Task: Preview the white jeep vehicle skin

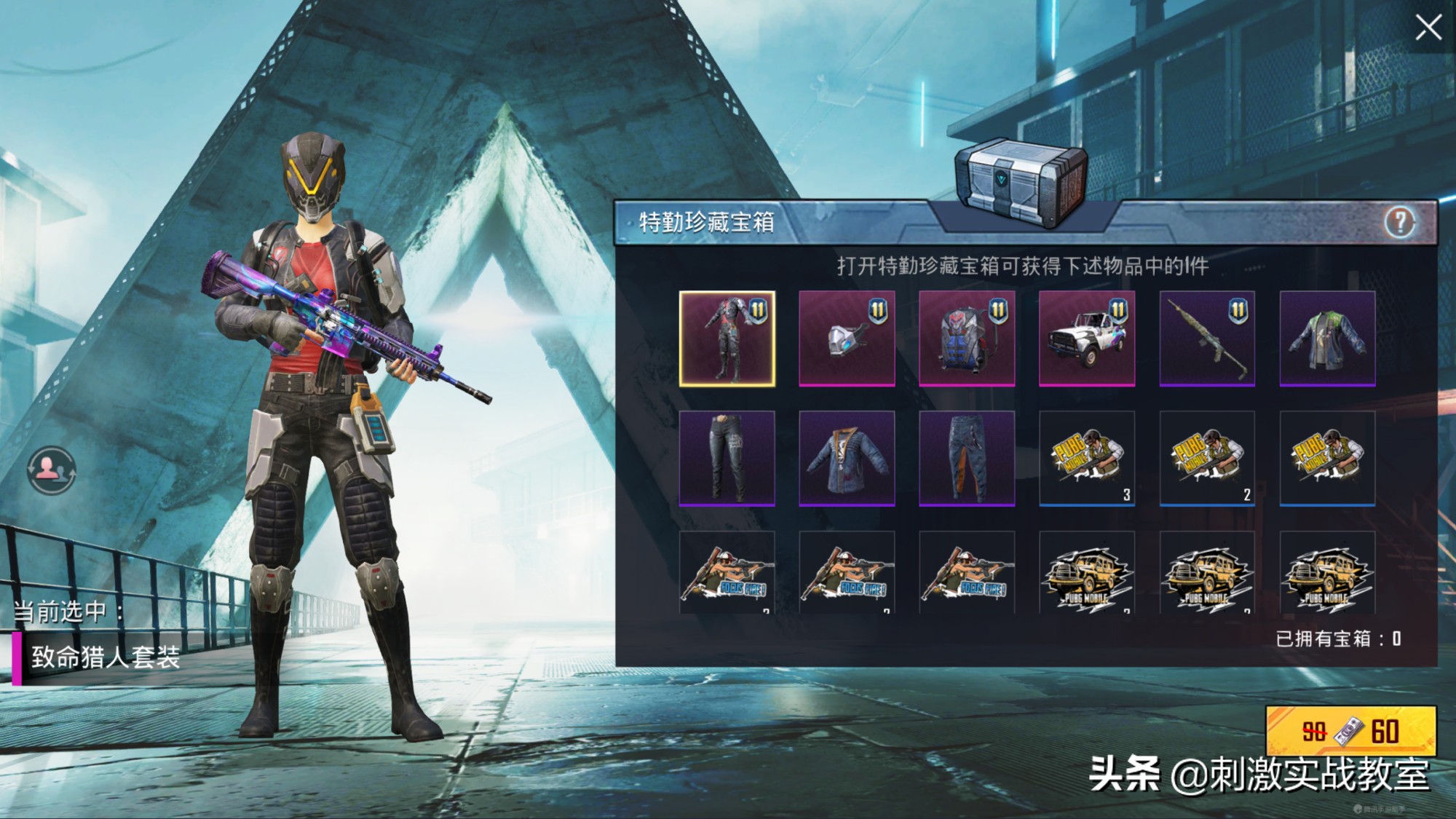Action: (1087, 339)
